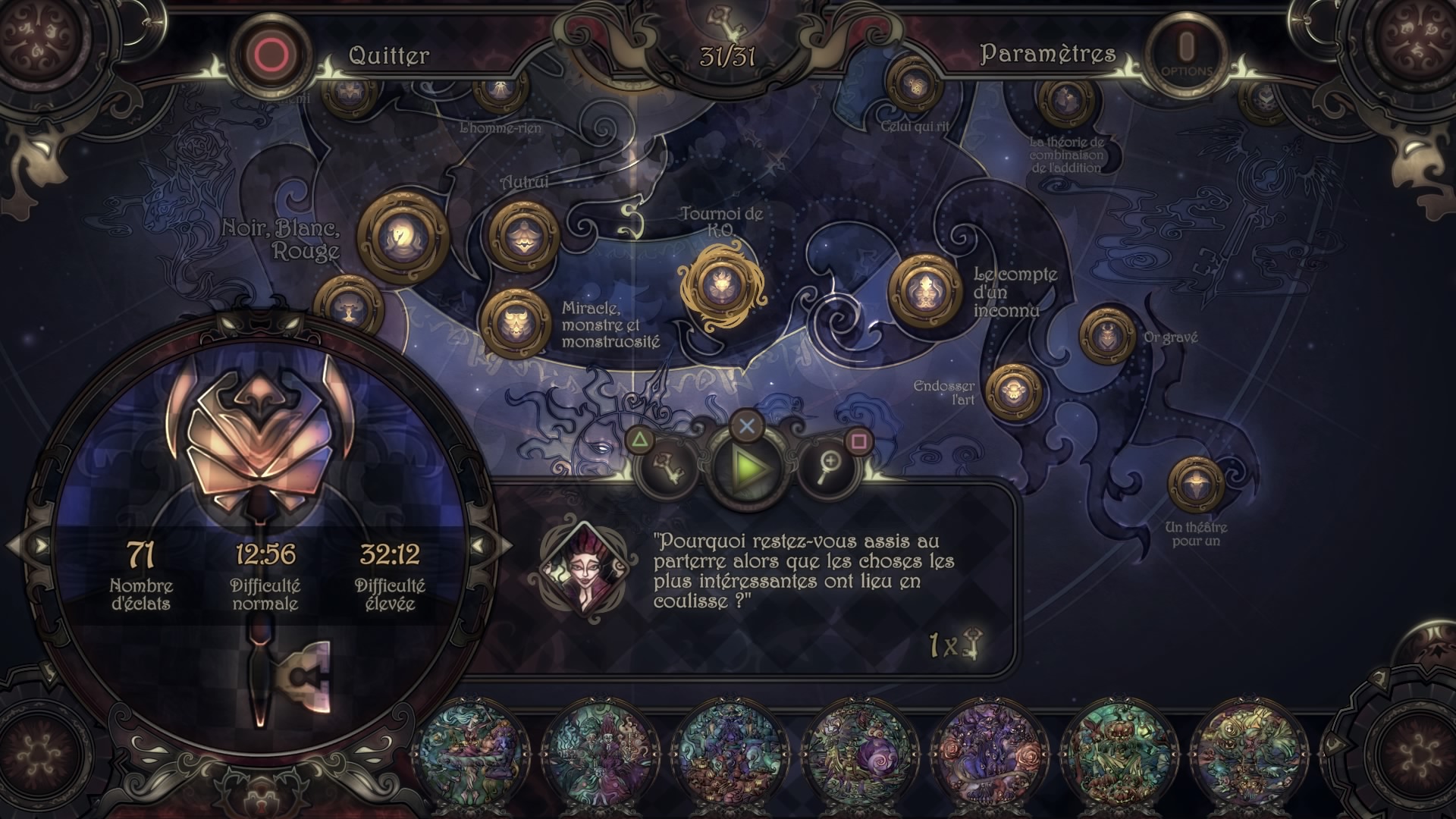Select the Celui qui rit level node
Image resolution: width=1456 pixels, height=819 pixels.
(914, 86)
